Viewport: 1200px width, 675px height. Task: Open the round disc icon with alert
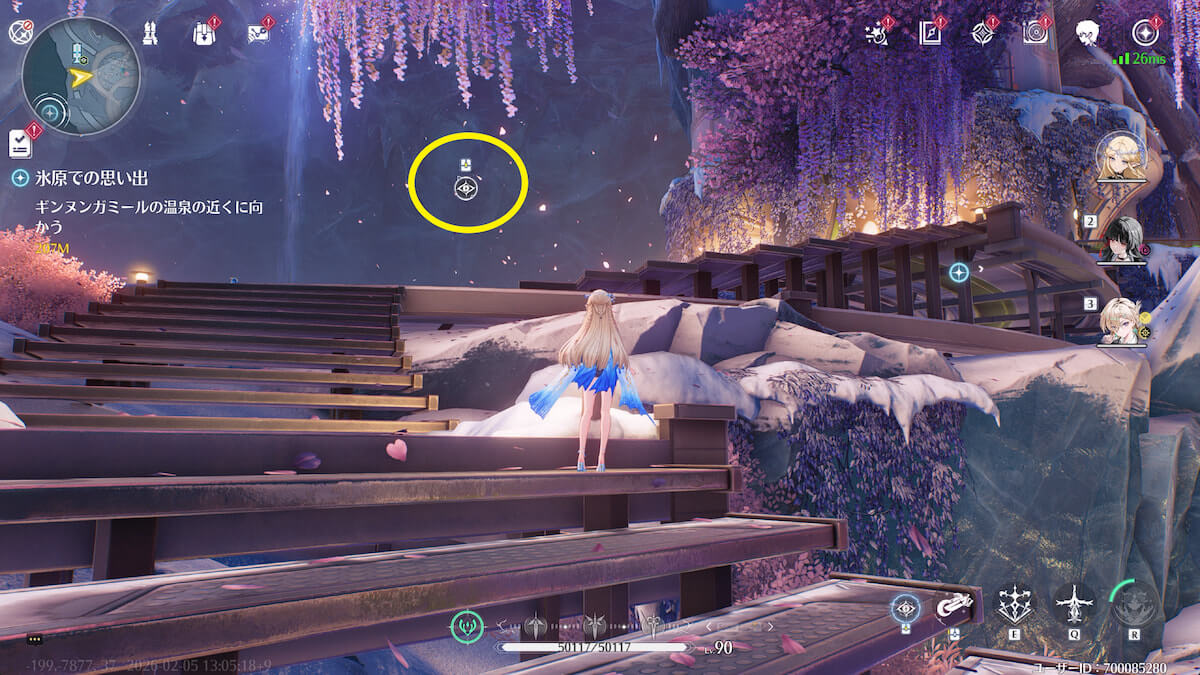point(1035,33)
